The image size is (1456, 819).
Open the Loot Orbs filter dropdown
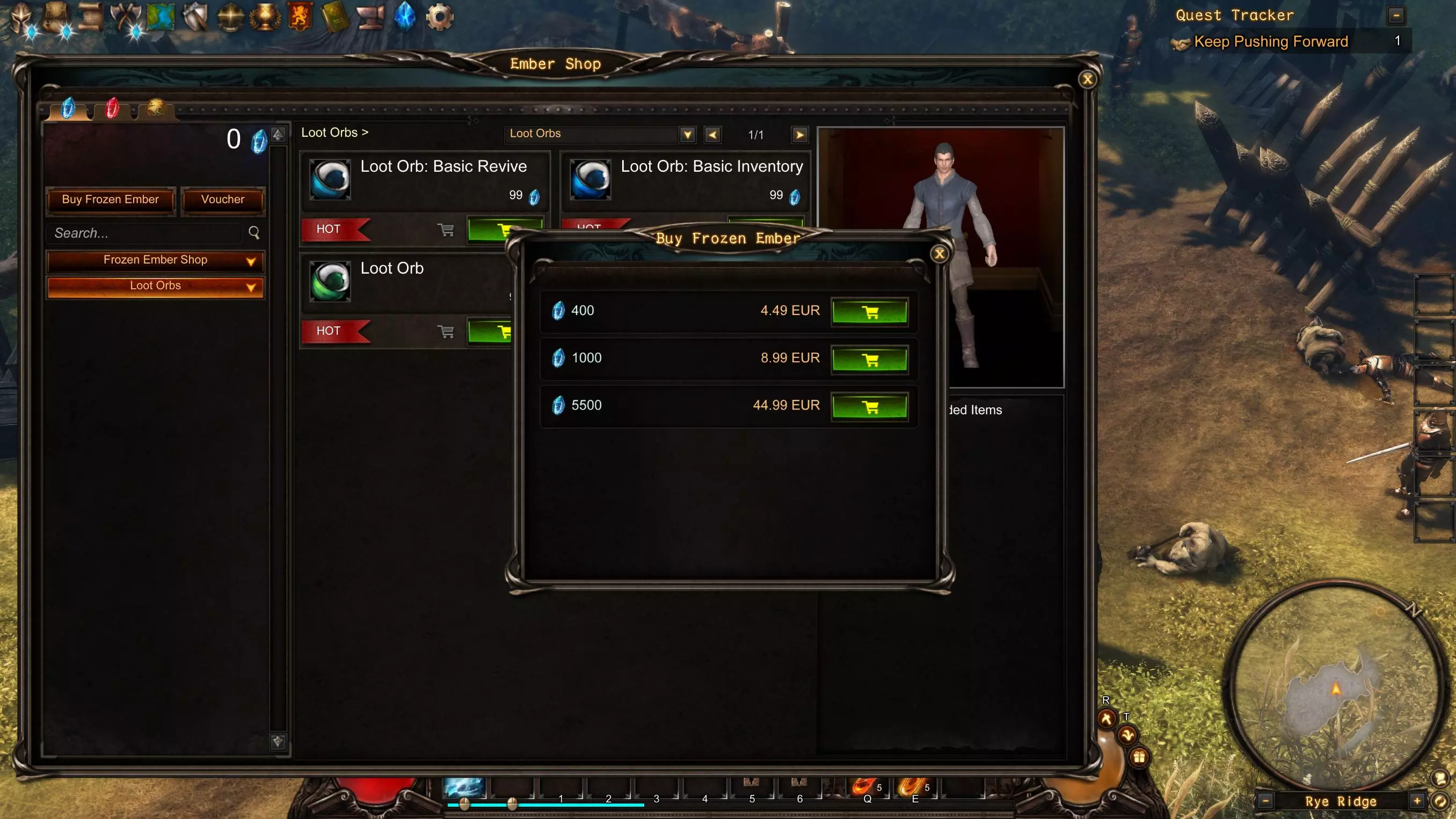point(687,135)
